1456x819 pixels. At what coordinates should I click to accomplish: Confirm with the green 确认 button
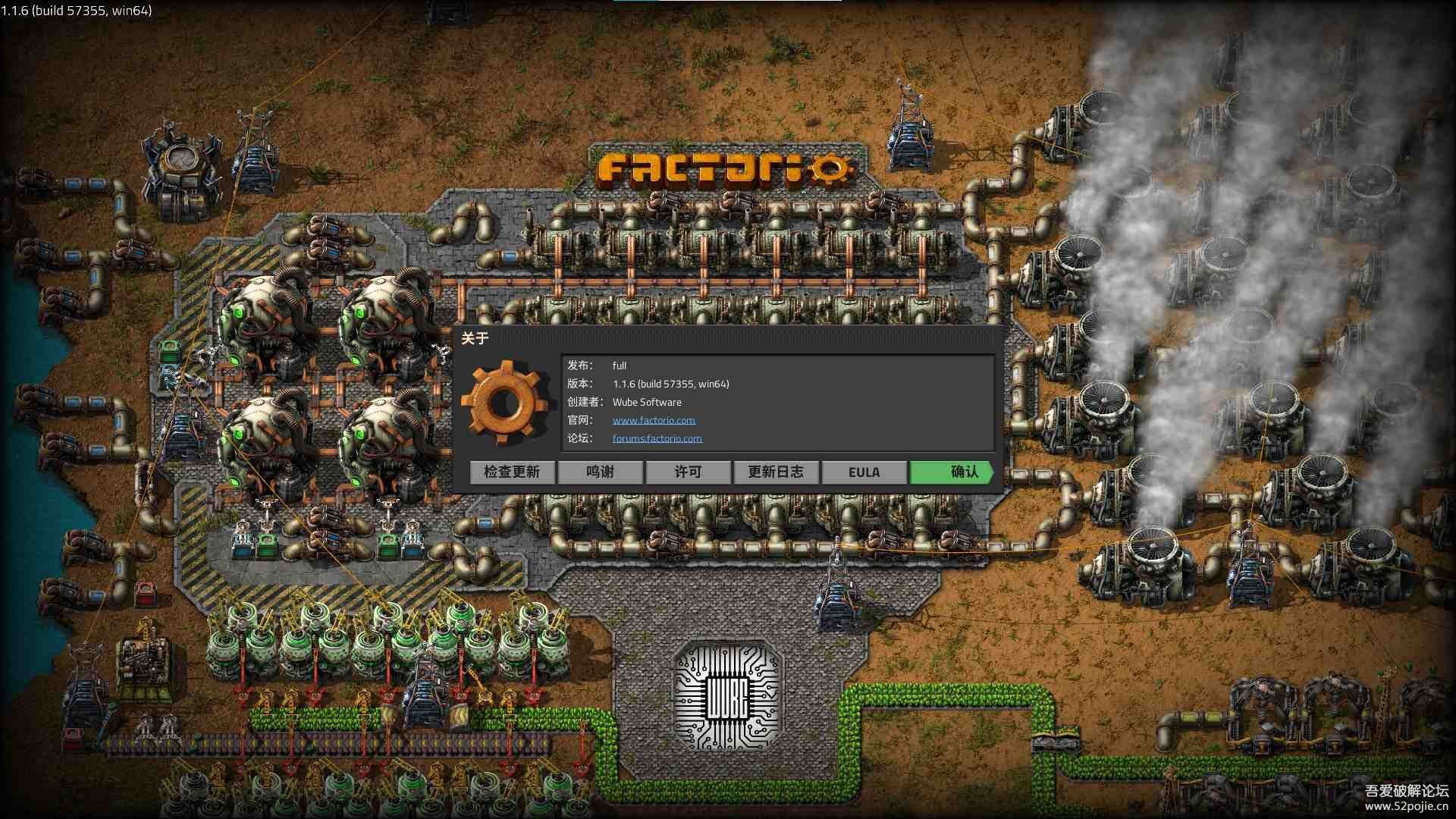(952, 472)
